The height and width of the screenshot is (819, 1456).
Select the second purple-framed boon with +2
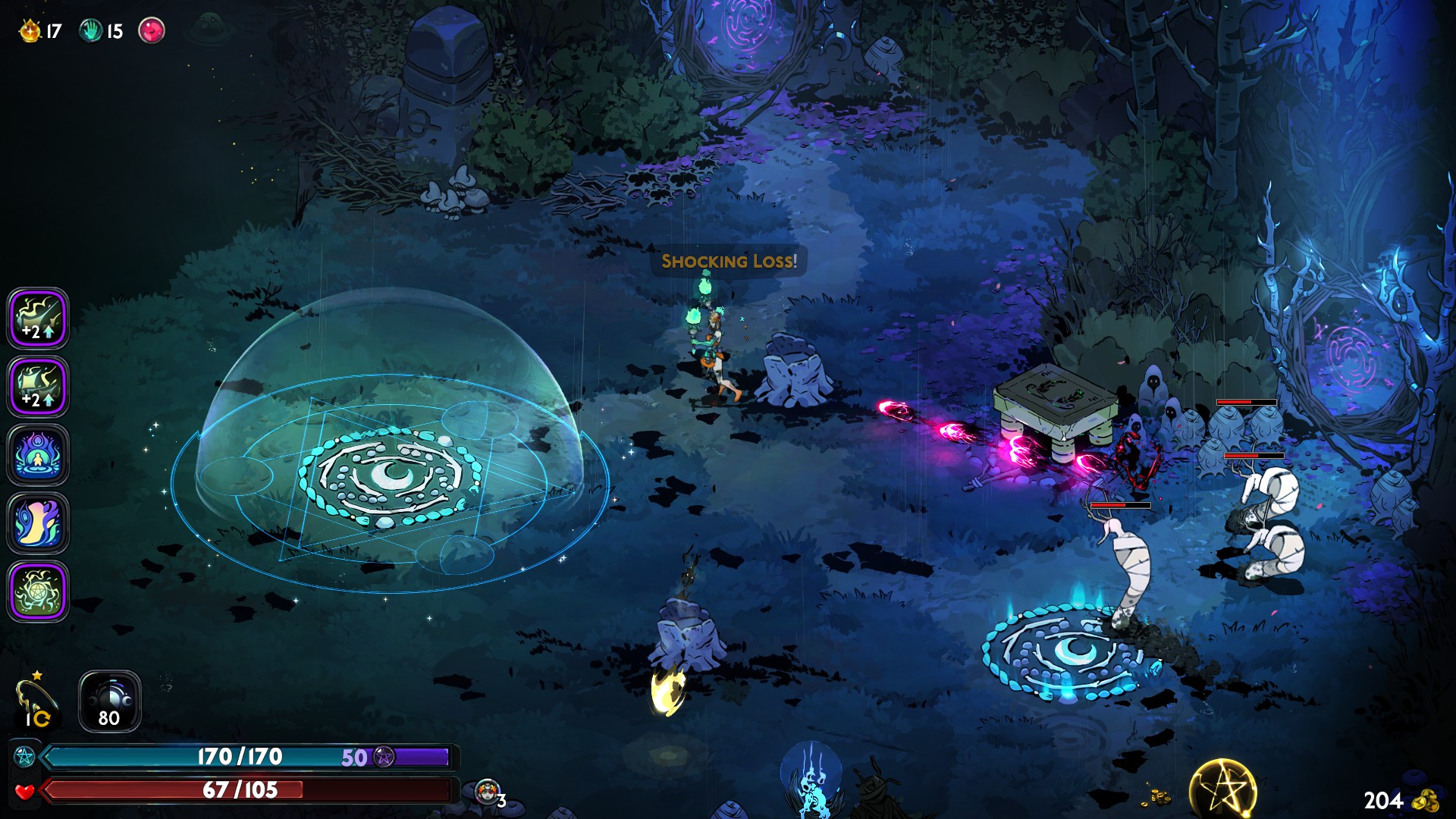38,387
